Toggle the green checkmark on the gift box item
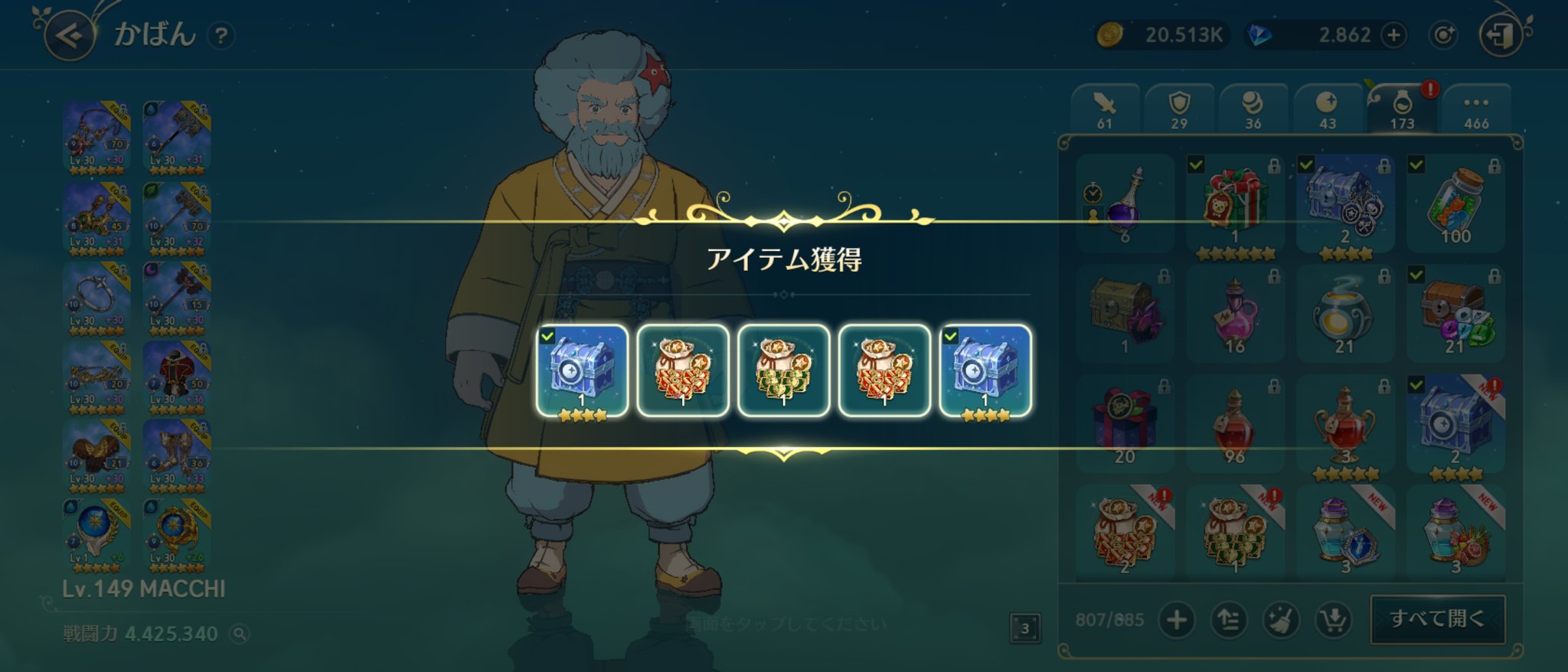 1197,162
